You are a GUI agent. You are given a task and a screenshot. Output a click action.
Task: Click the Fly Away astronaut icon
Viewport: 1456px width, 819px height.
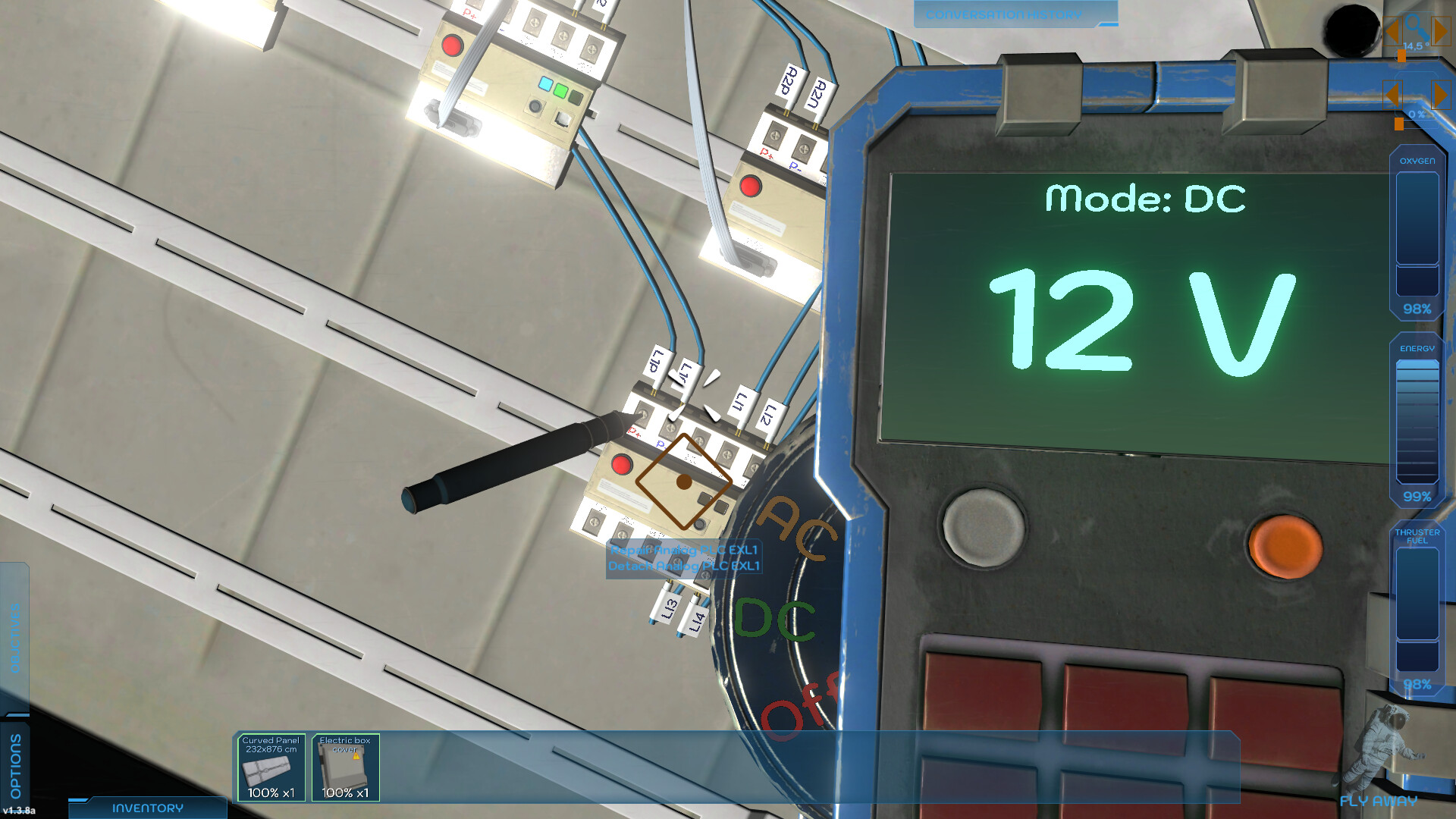tap(1385, 747)
